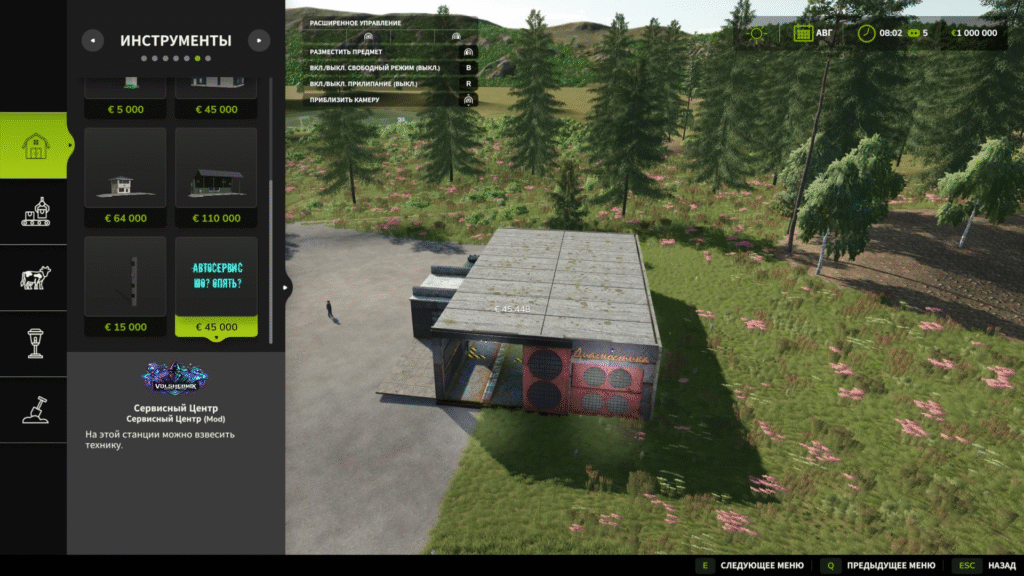The width and height of the screenshot is (1024, 576).
Task: Open ПРЕДЫДУЩЕЕ МЕНЮ previous menu
Action: (x=881, y=565)
